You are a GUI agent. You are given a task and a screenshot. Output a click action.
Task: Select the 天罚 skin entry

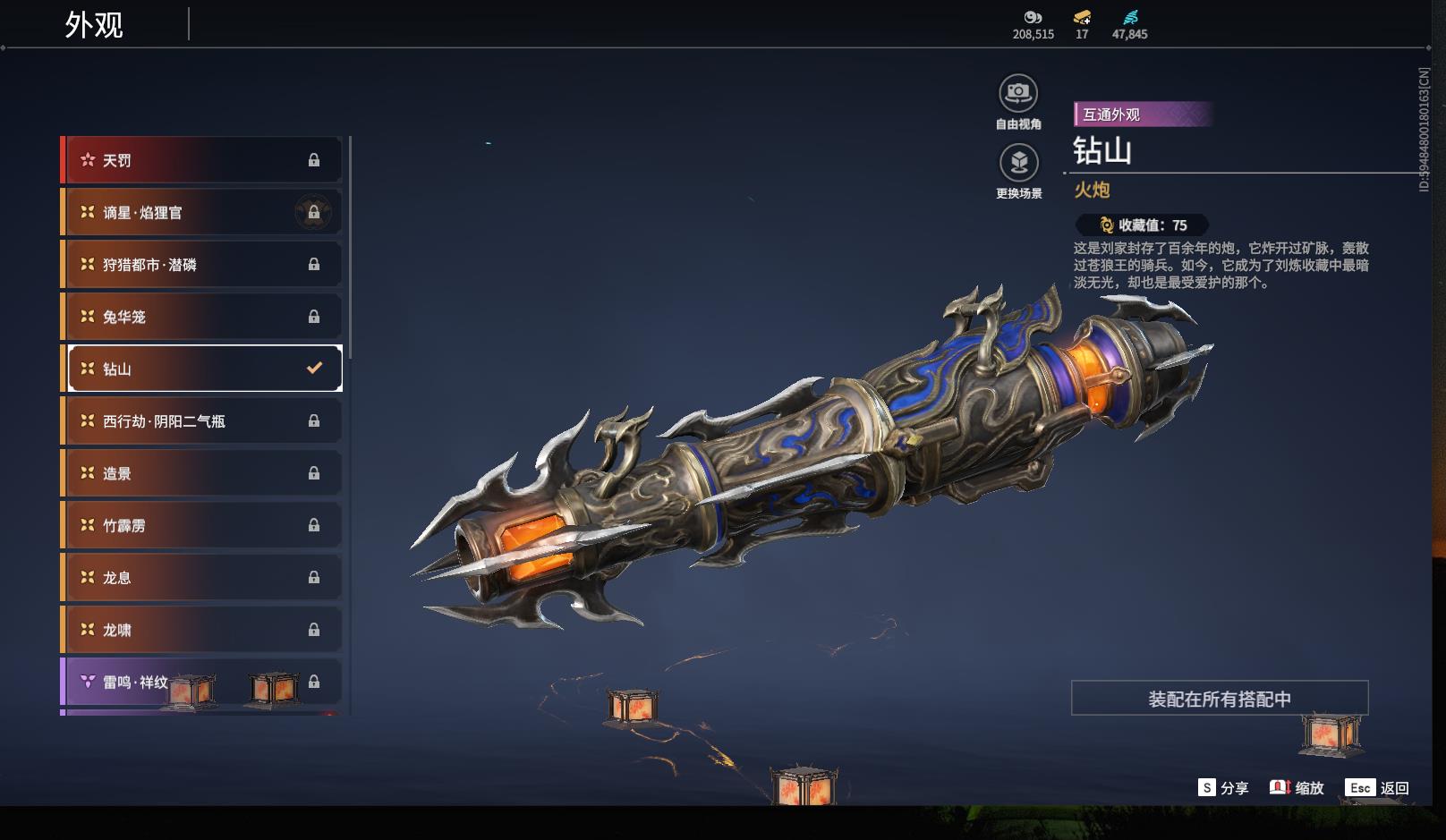click(x=201, y=160)
